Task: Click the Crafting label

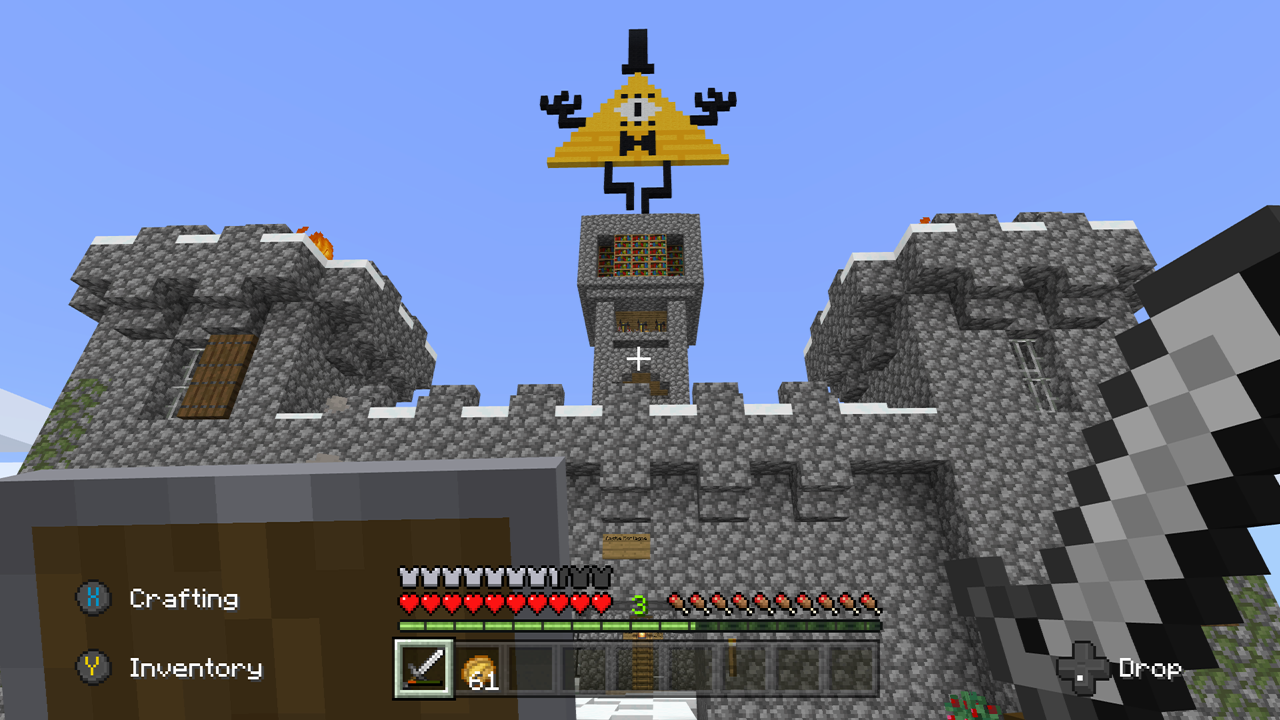Action: pos(182,598)
